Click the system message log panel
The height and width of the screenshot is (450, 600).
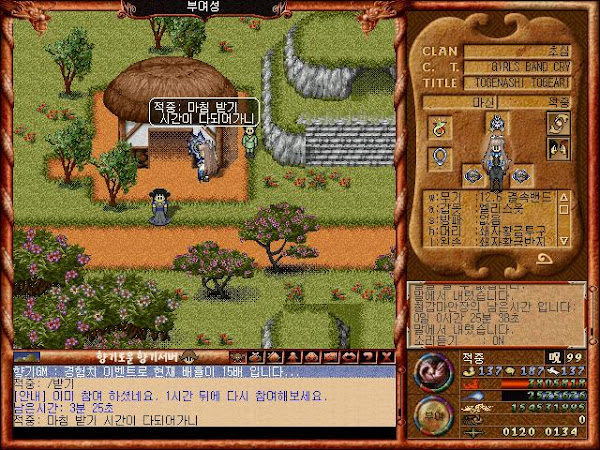tap(495, 313)
